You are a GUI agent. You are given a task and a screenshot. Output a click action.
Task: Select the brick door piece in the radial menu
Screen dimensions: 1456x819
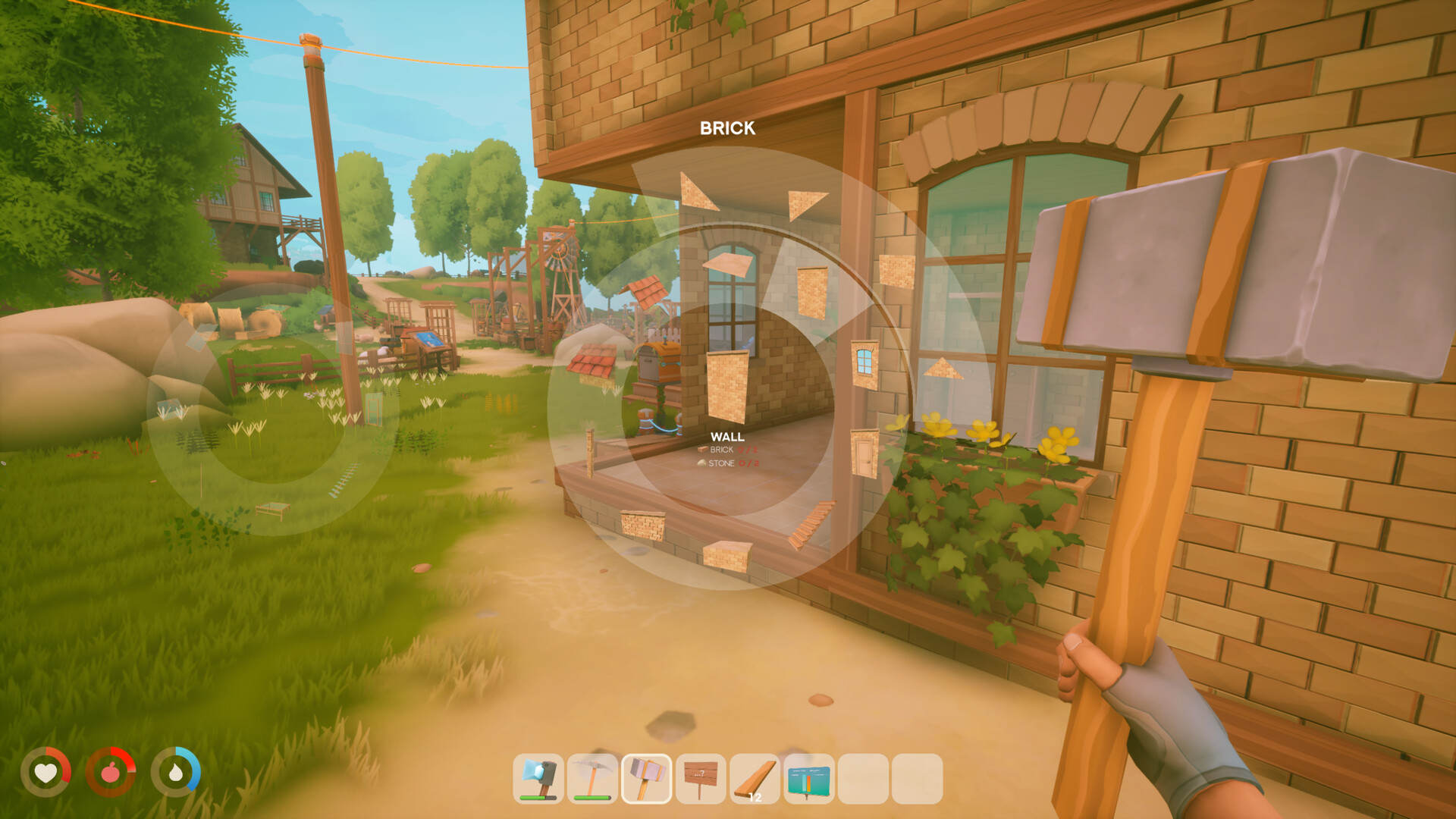click(864, 451)
